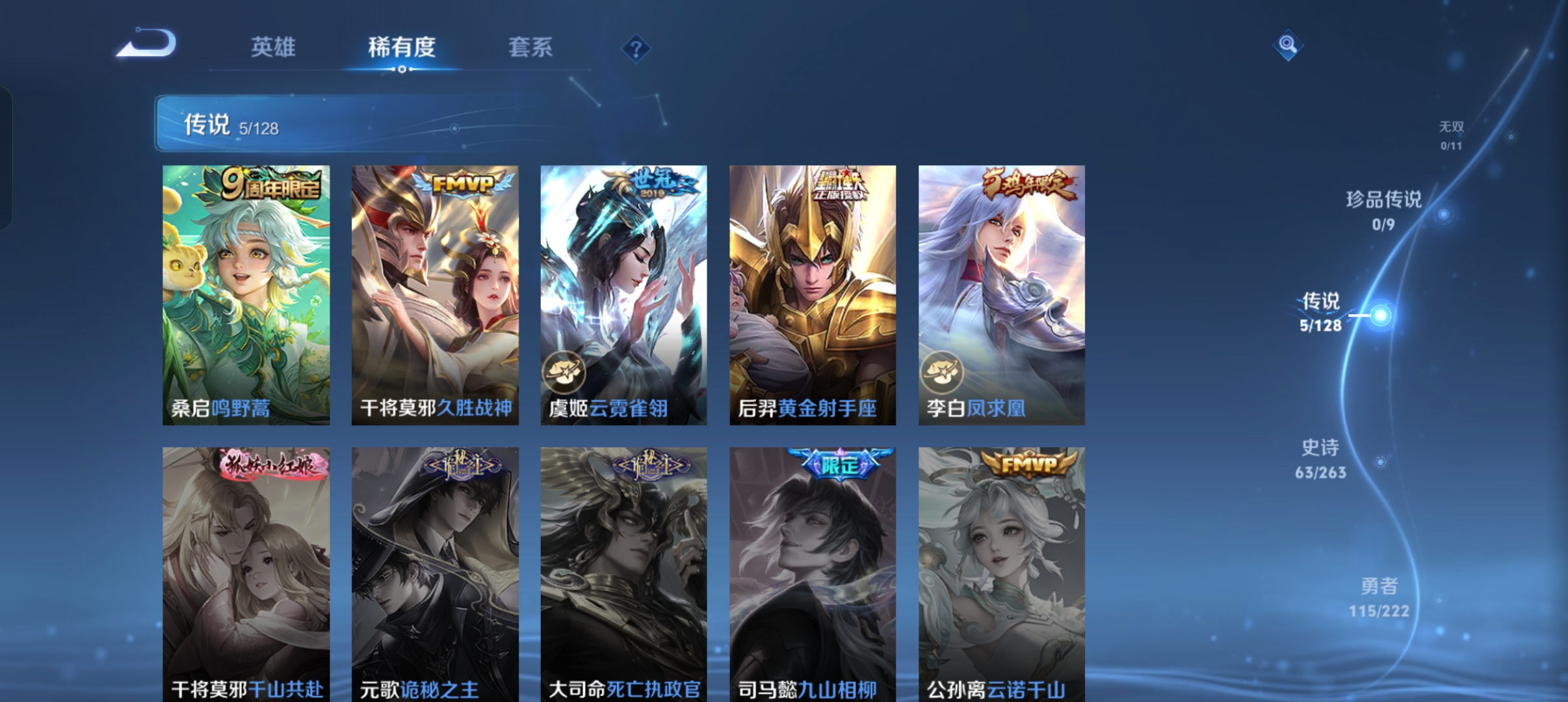Show the 史诗 rarity tier

tap(1320, 458)
